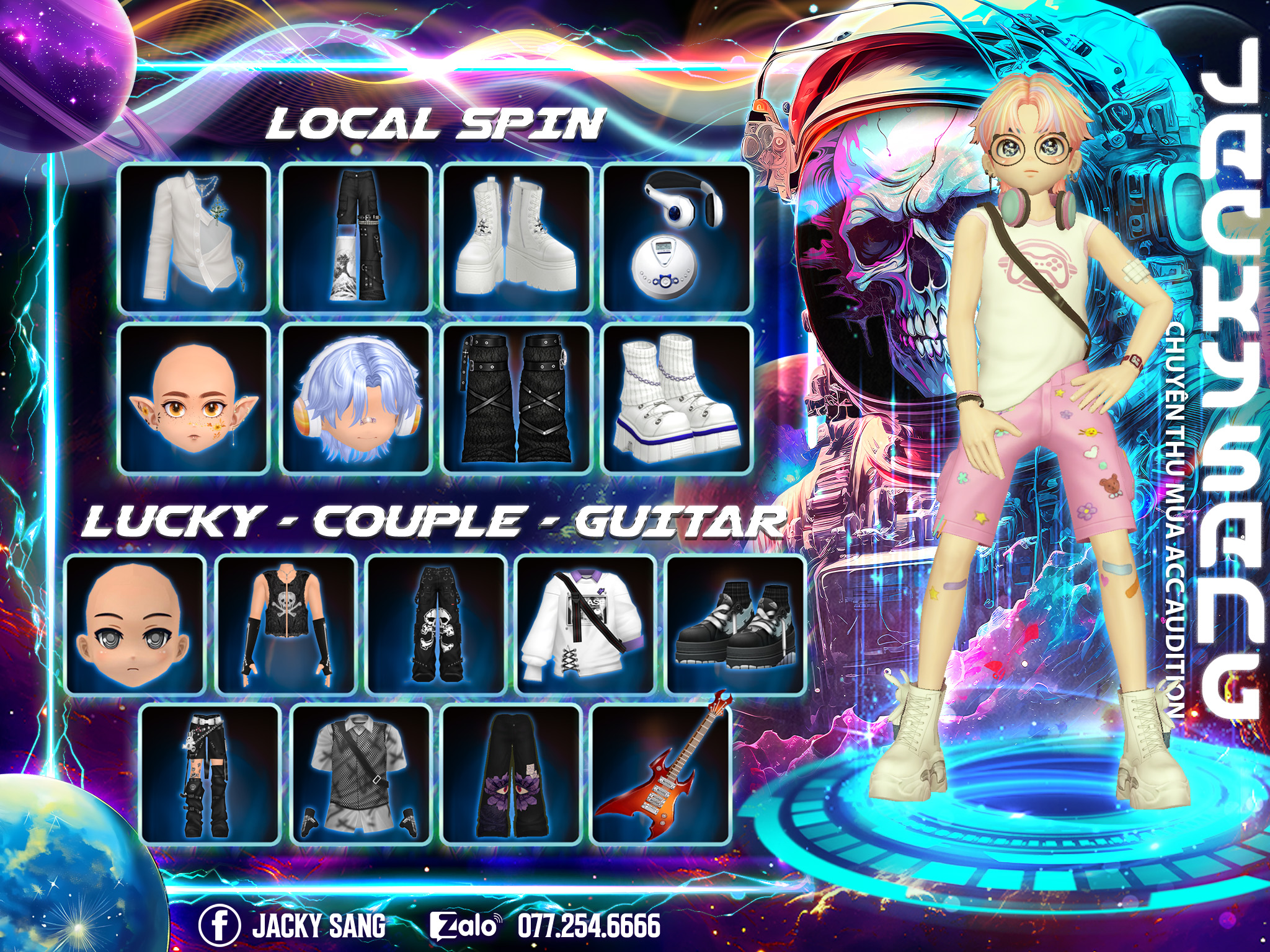The width and height of the screenshot is (1270, 952).
Task: Select the grey mesh shirt outfit tile
Action: pos(361,773)
